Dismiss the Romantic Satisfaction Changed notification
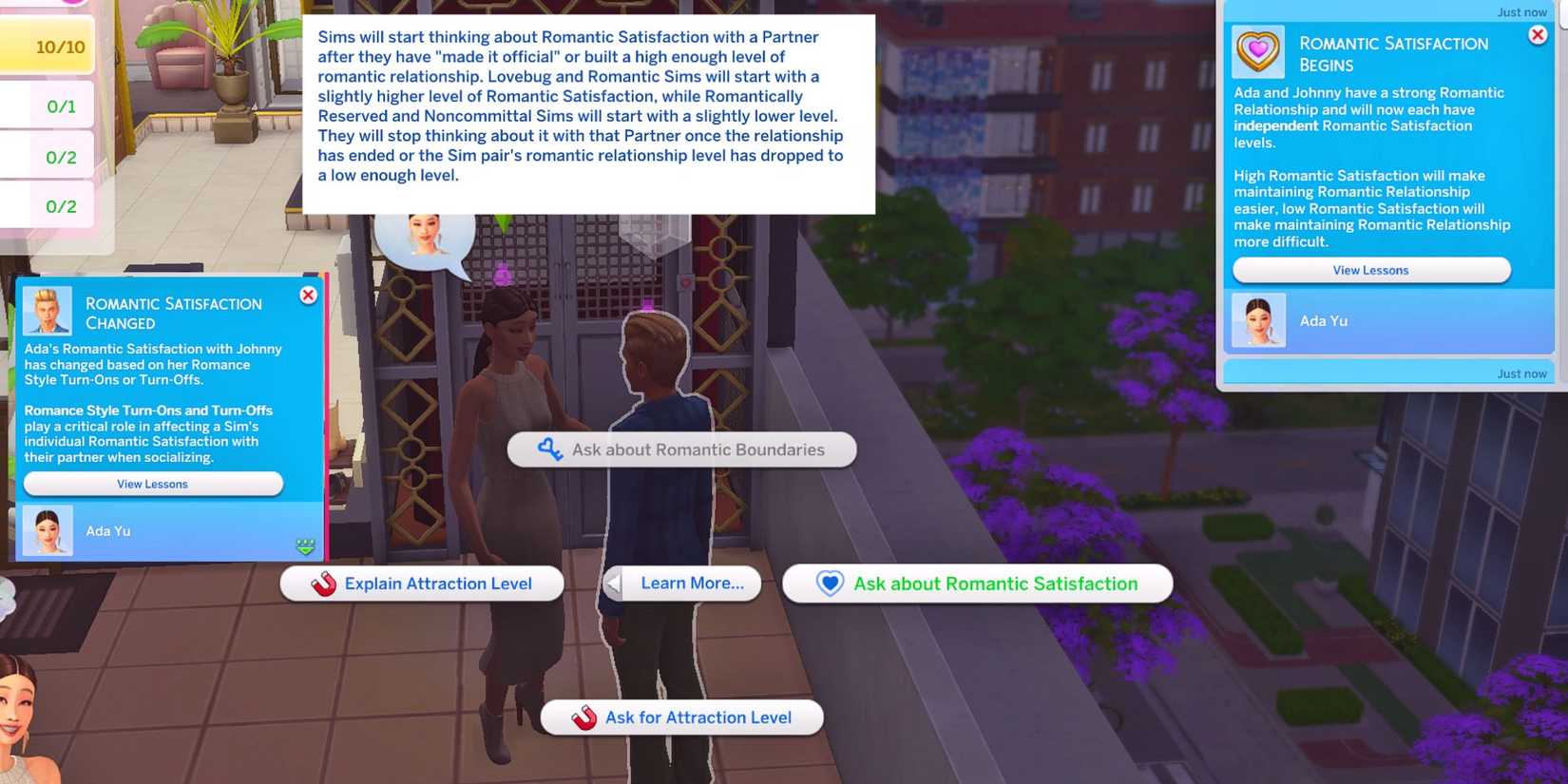Viewport: 1568px width, 784px height. [308, 295]
